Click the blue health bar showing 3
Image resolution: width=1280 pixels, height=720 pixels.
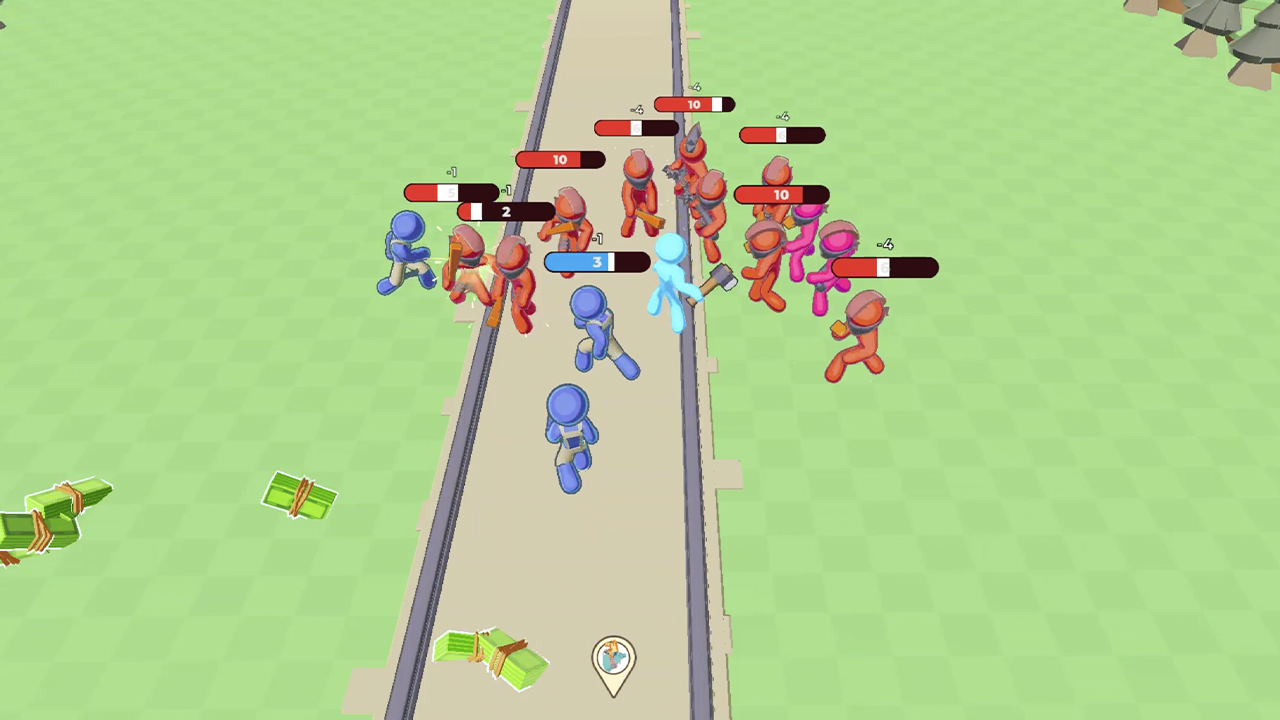point(595,262)
